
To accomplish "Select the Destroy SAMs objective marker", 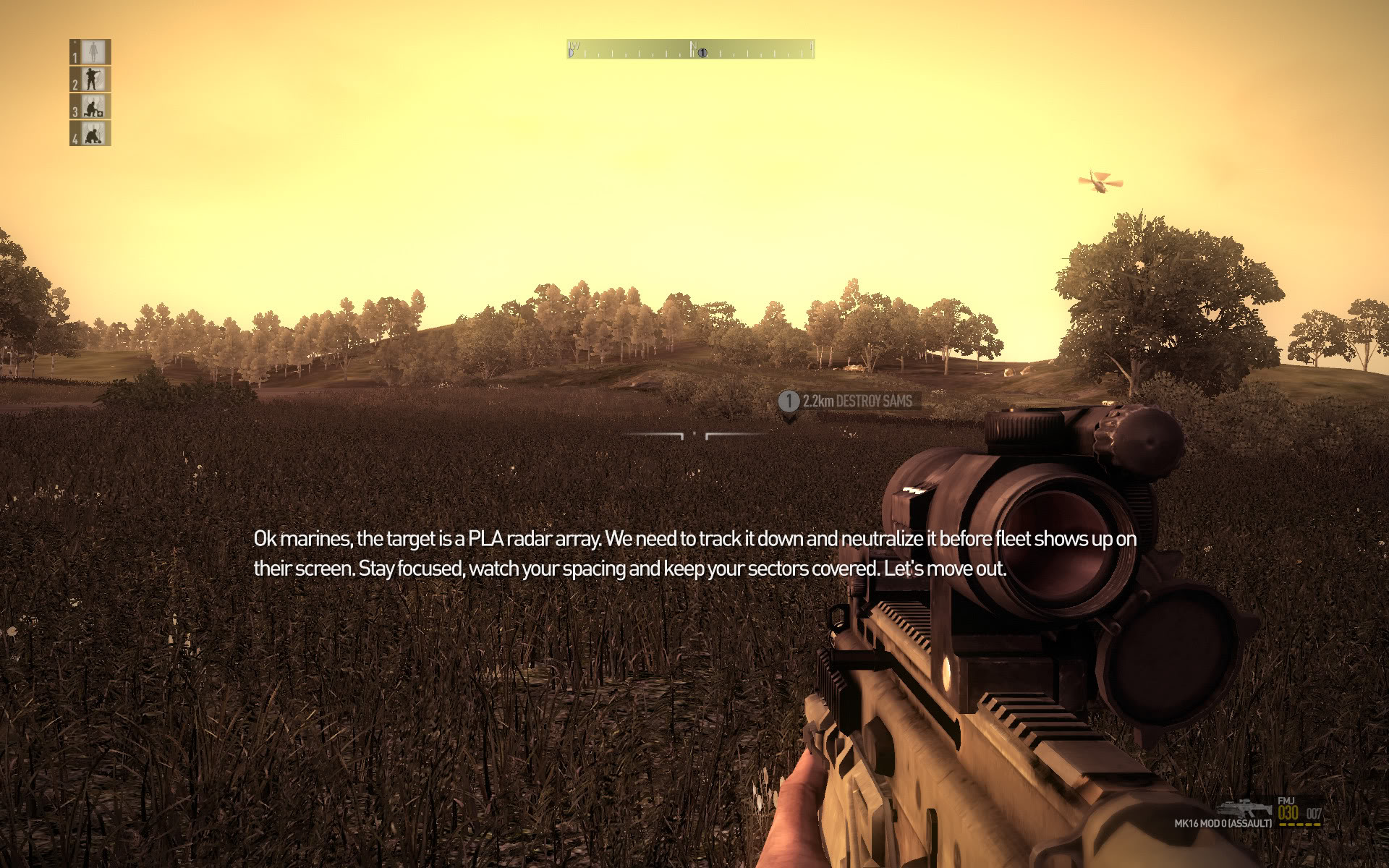I will tap(789, 401).
